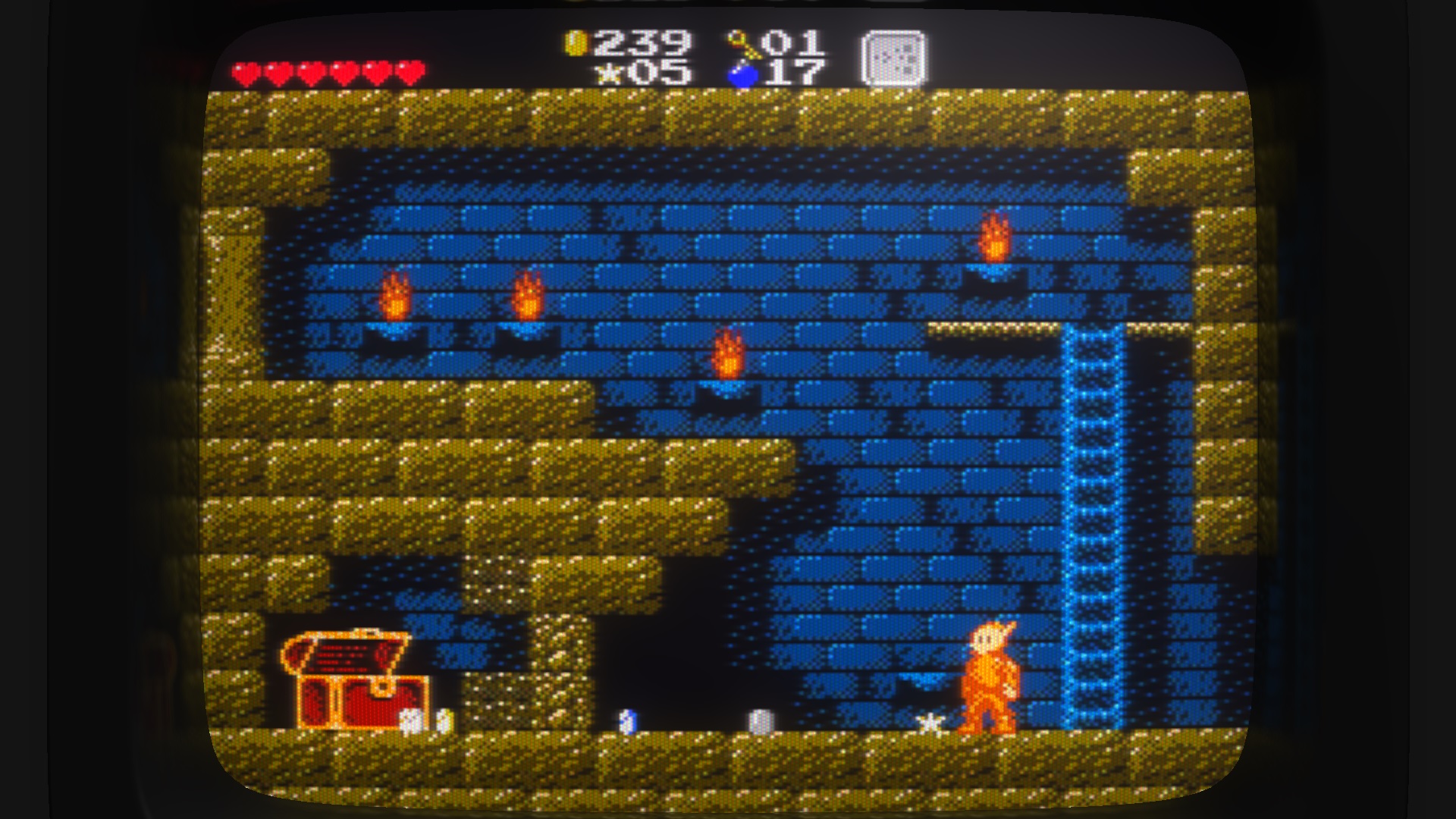Image resolution: width=1456 pixels, height=819 pixels.
Task: Select the equipped item slot box
Action: coord(893,58)
